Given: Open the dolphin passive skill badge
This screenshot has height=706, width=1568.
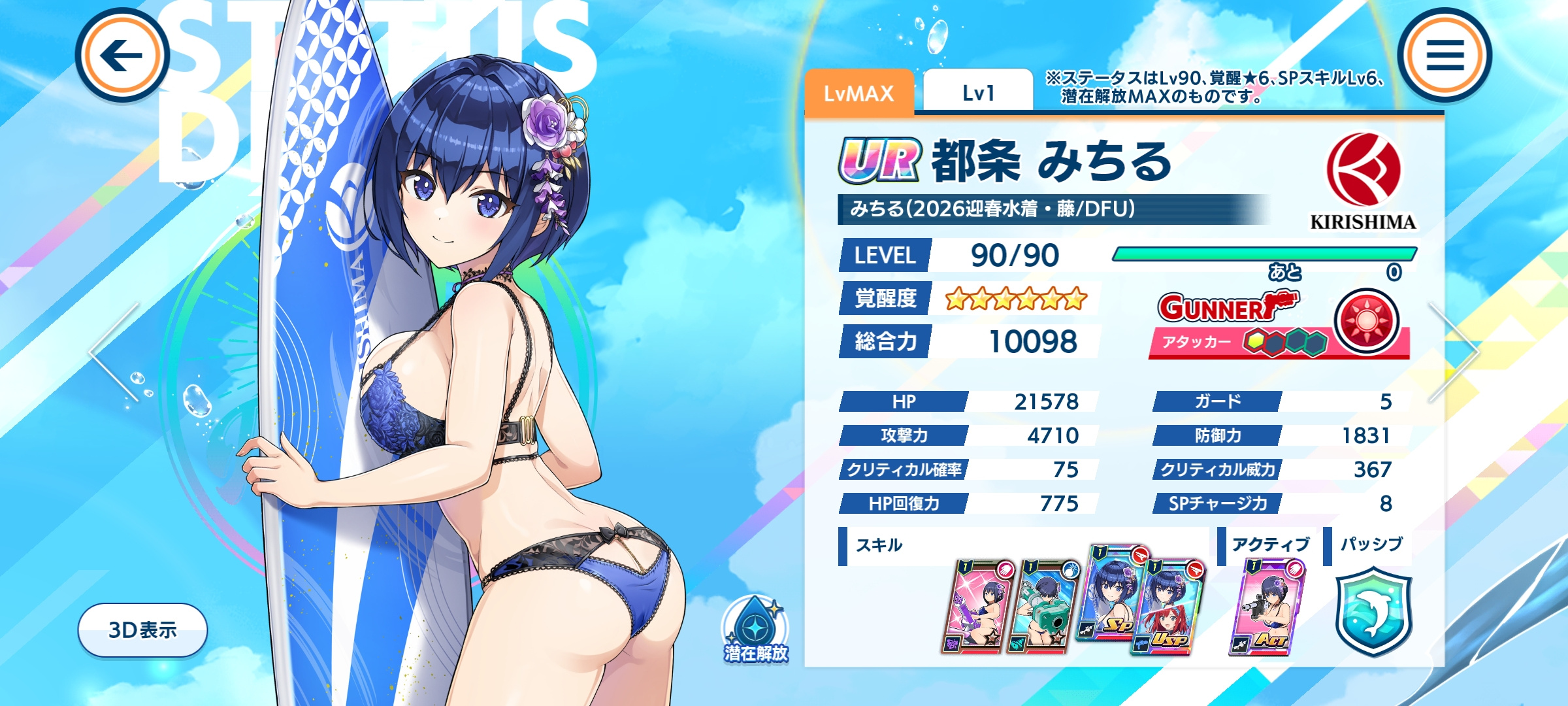Looking at the screenshot, I should pyautogui.click(x=1373, y=611).
